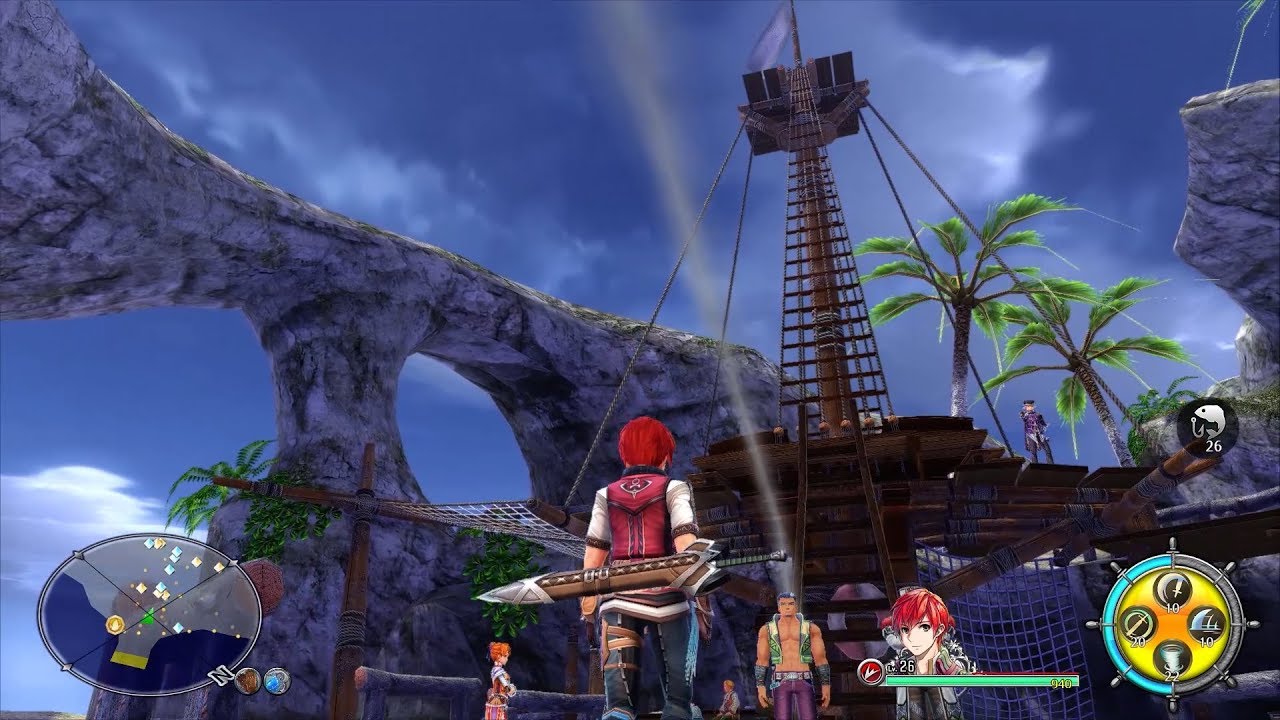Screen dimensions: 1280x720
Task: Click Adol's character portrait
Action: click(x=913, y=626)
